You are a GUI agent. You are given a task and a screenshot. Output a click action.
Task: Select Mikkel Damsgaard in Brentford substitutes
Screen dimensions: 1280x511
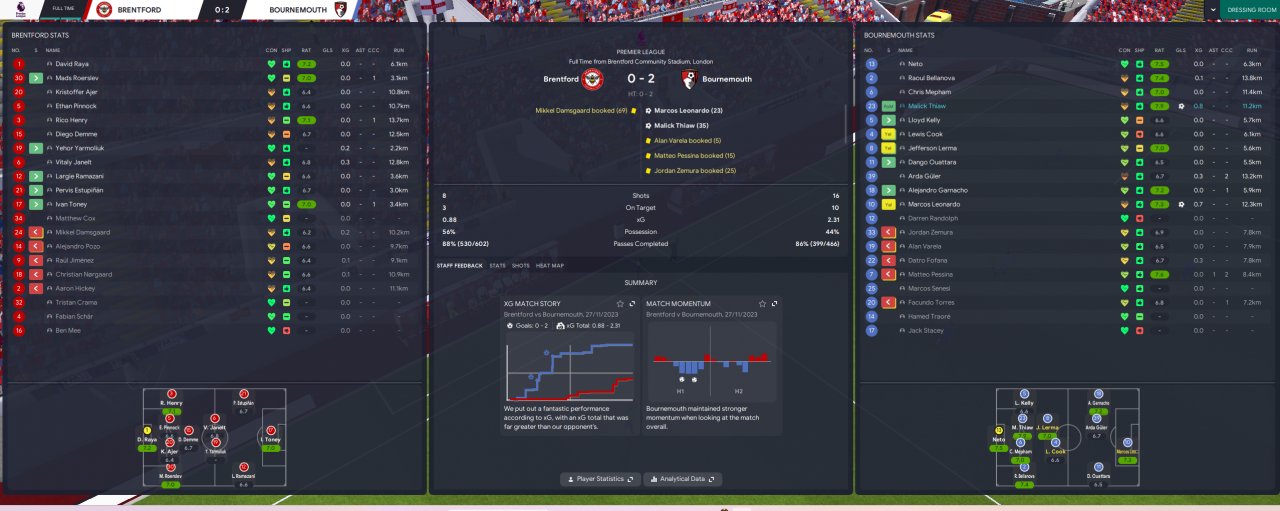coord(83,232)
